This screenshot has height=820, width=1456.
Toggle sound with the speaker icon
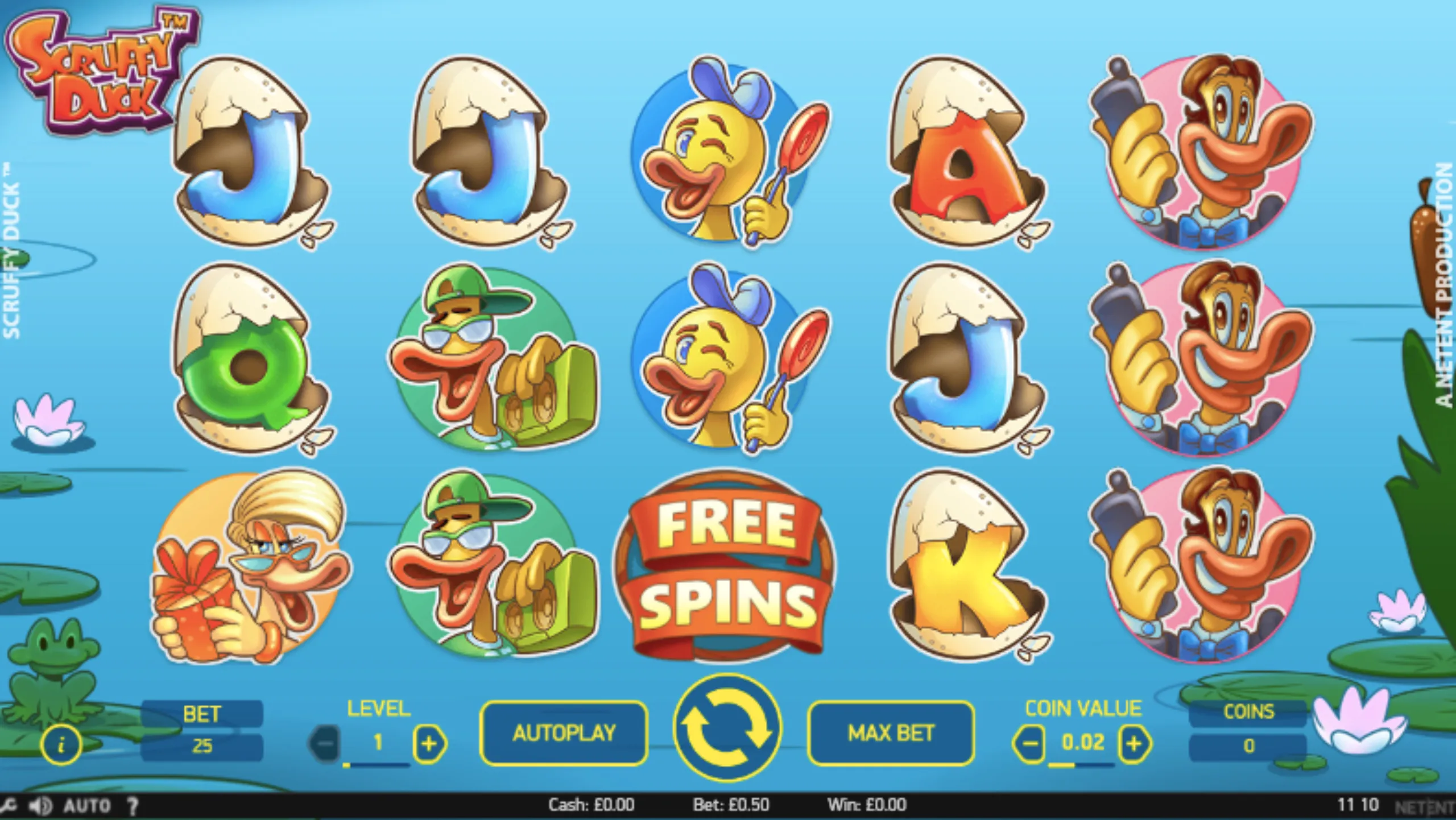(x=40, y=805)
